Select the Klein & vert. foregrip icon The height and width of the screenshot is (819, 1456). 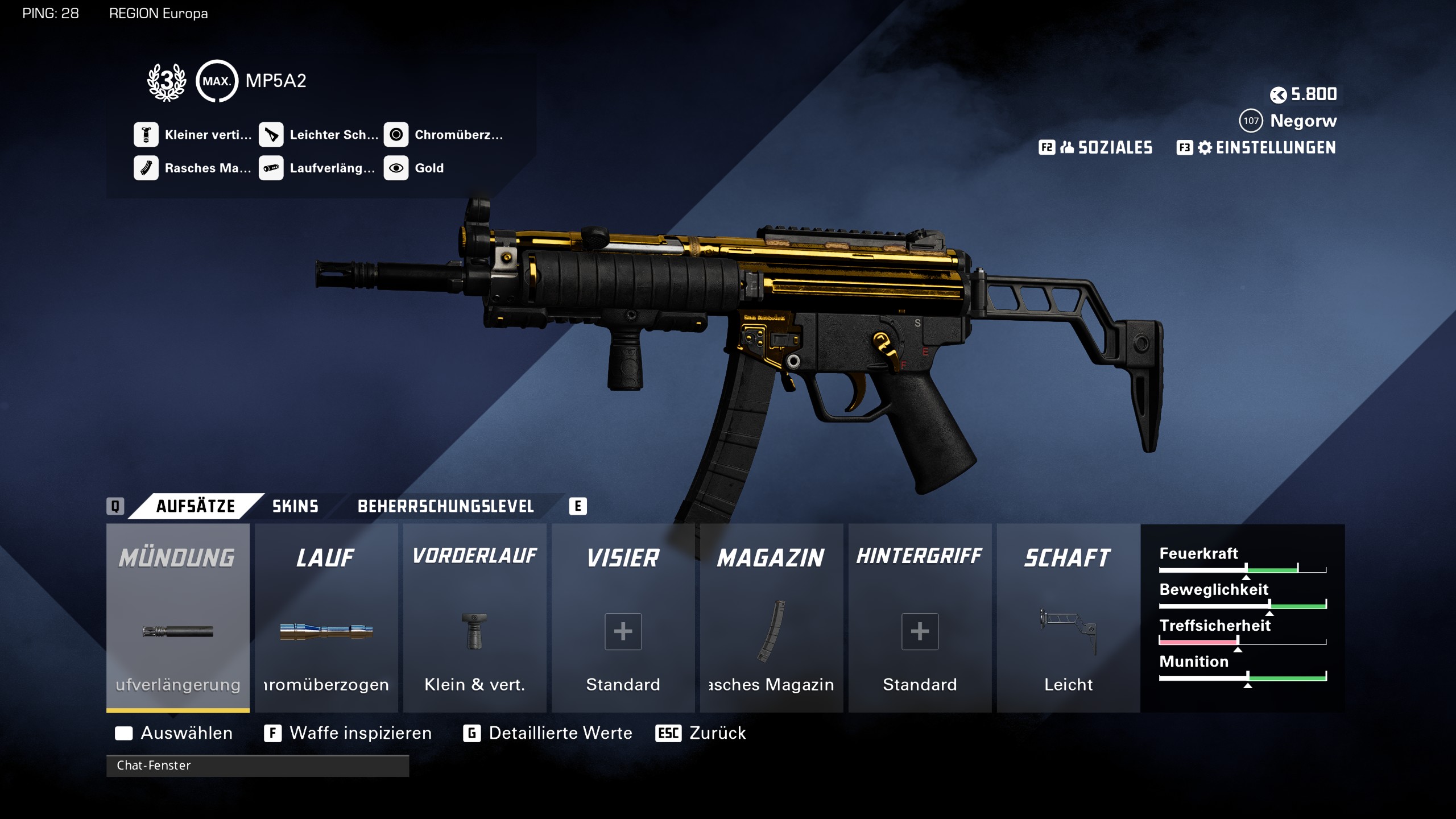(475, 631)
